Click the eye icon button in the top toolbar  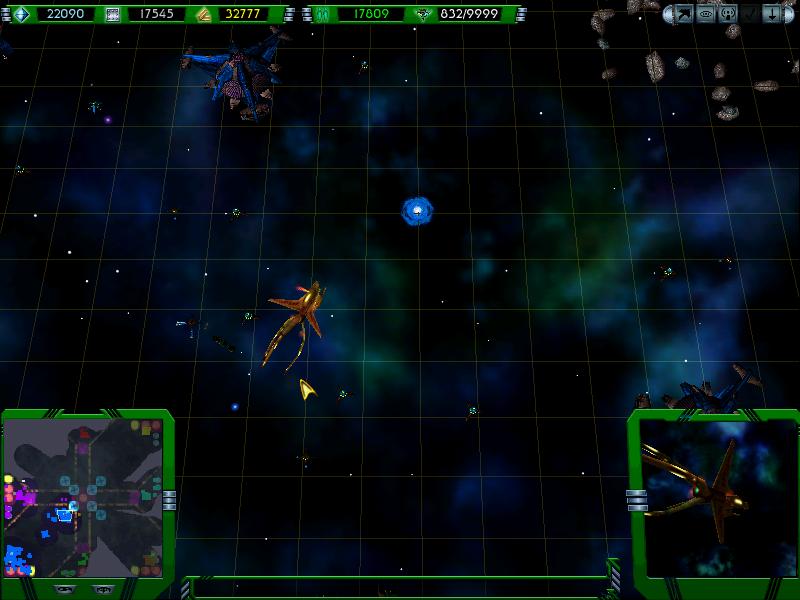pos(706,14)
